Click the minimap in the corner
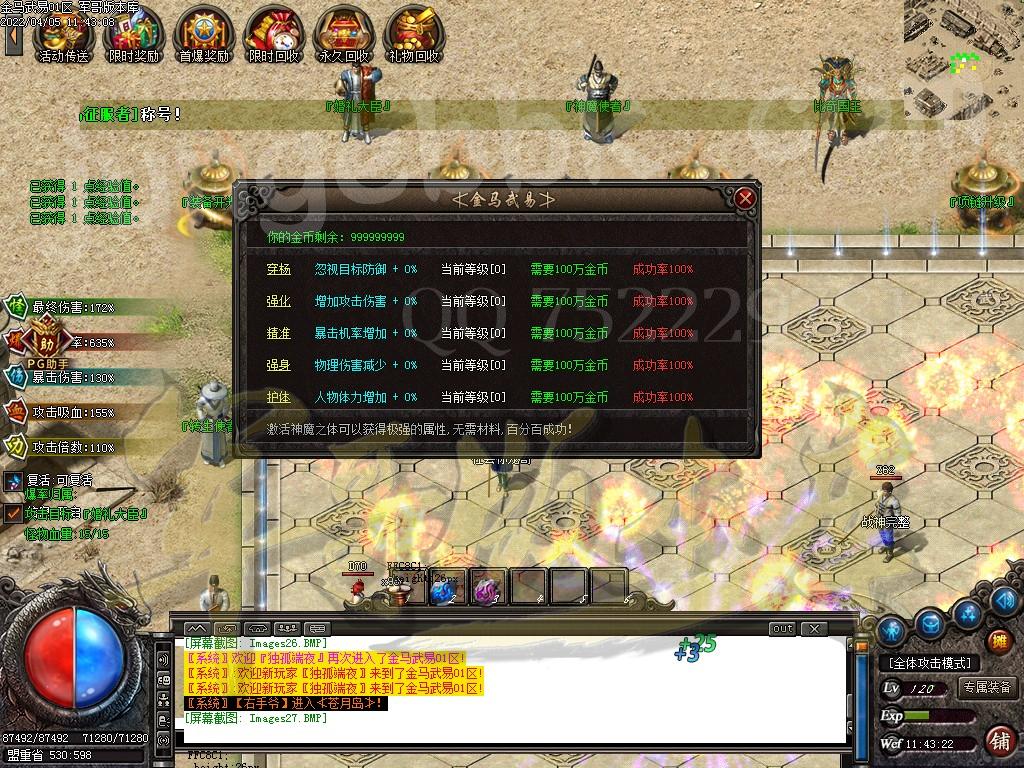 tap(964, 58)
